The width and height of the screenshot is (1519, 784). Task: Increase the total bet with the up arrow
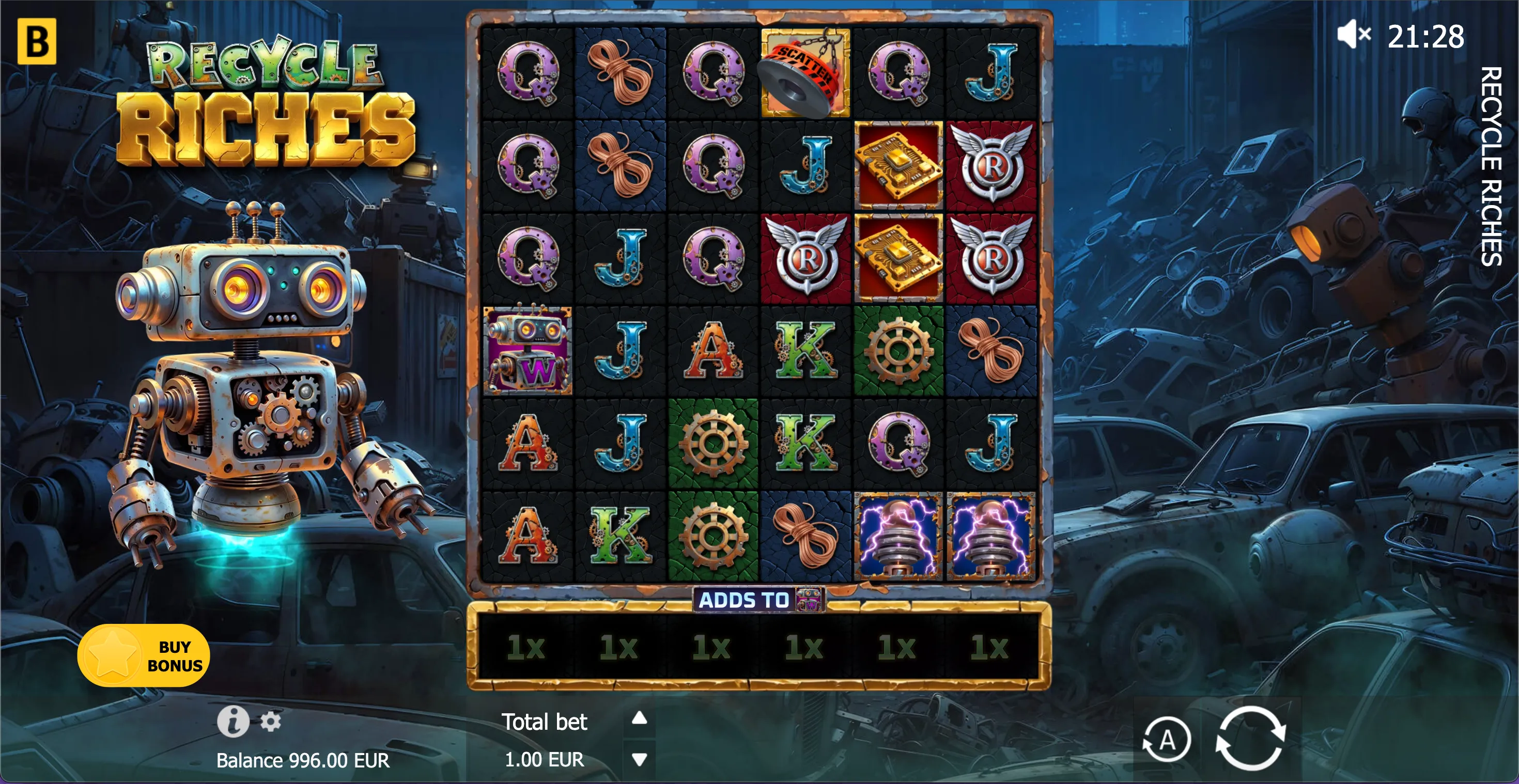pyautogui.click(x=639, y=718)
